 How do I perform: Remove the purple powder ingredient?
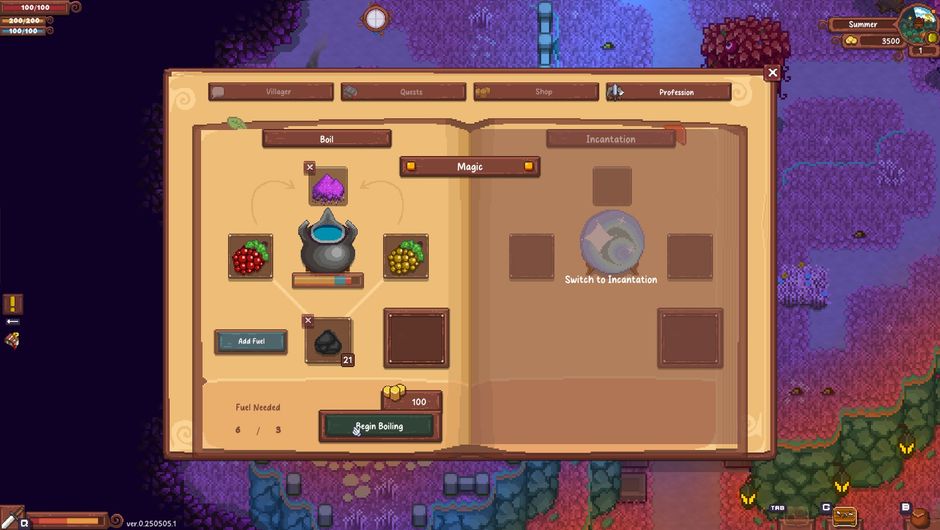[x=310, y=168]
